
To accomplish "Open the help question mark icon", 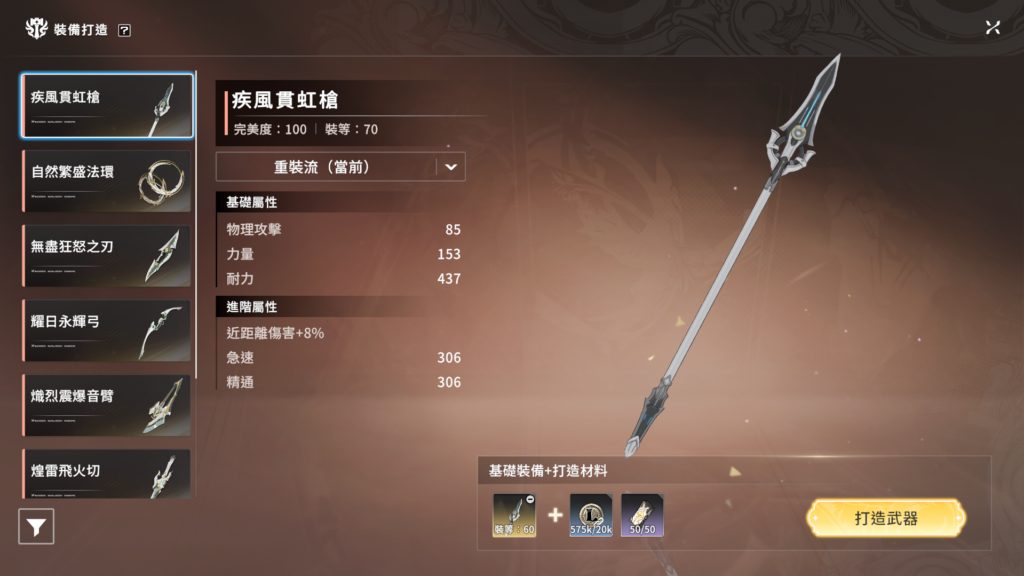I will point(124,30).
